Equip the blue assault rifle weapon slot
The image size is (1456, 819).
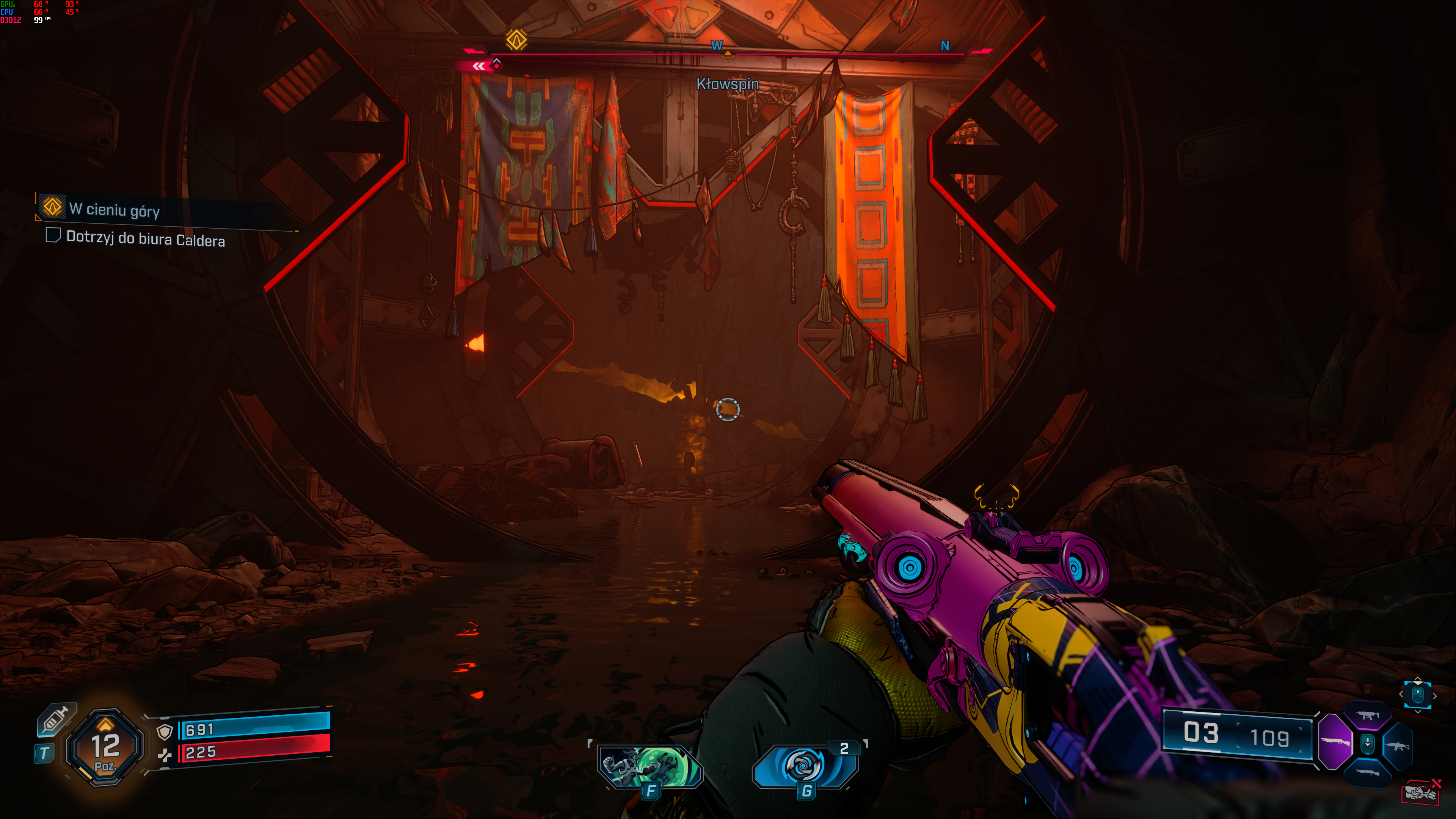pos(1398,746)
